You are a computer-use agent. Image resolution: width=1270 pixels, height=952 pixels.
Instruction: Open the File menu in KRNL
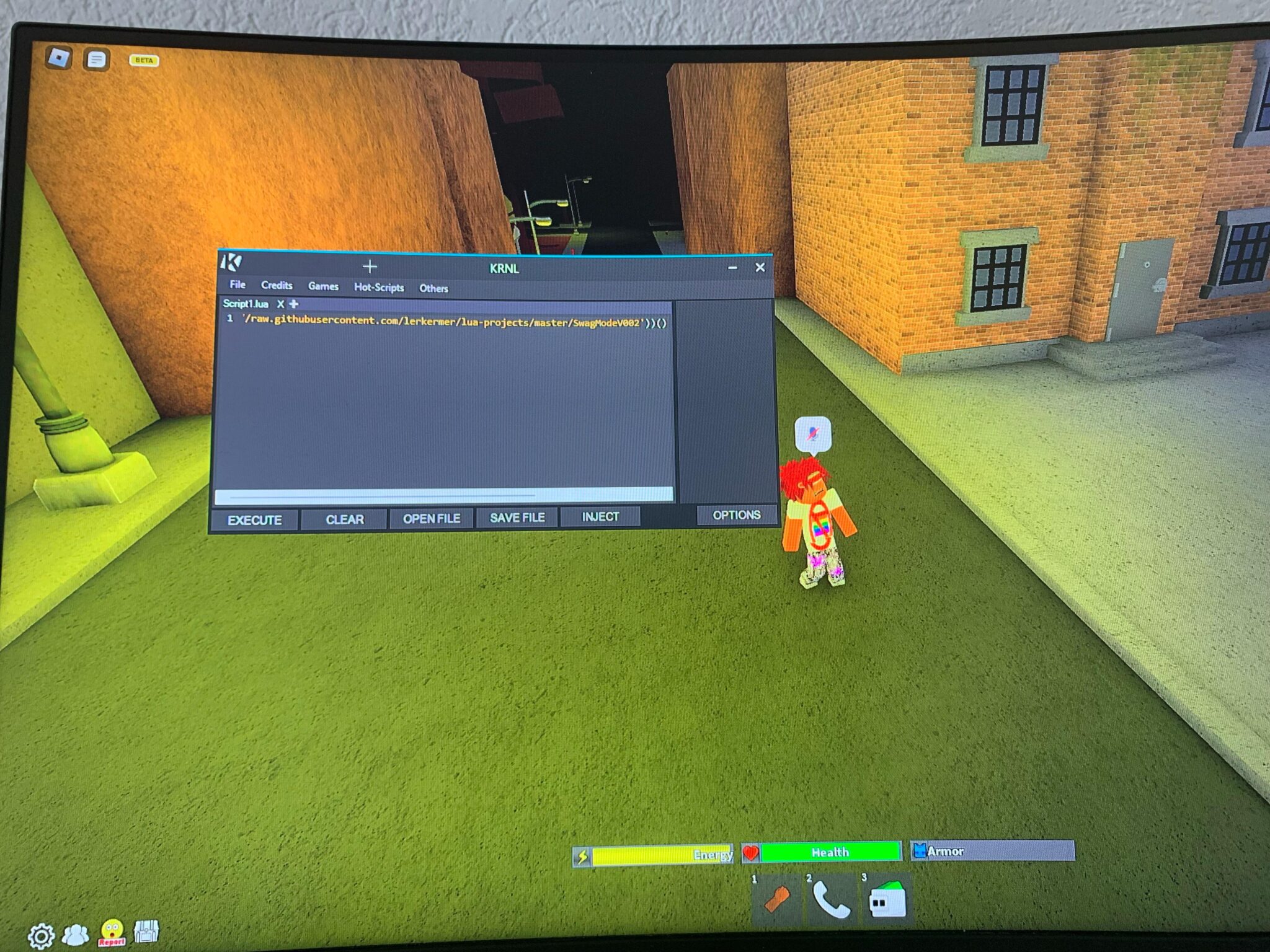tap(238, 285)
